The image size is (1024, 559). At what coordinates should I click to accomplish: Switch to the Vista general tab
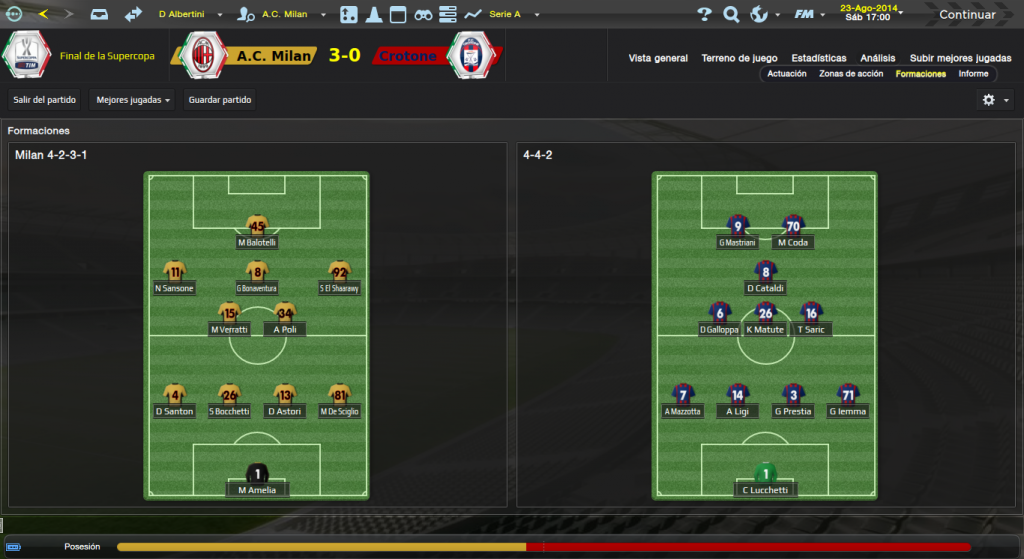[658, 58]
